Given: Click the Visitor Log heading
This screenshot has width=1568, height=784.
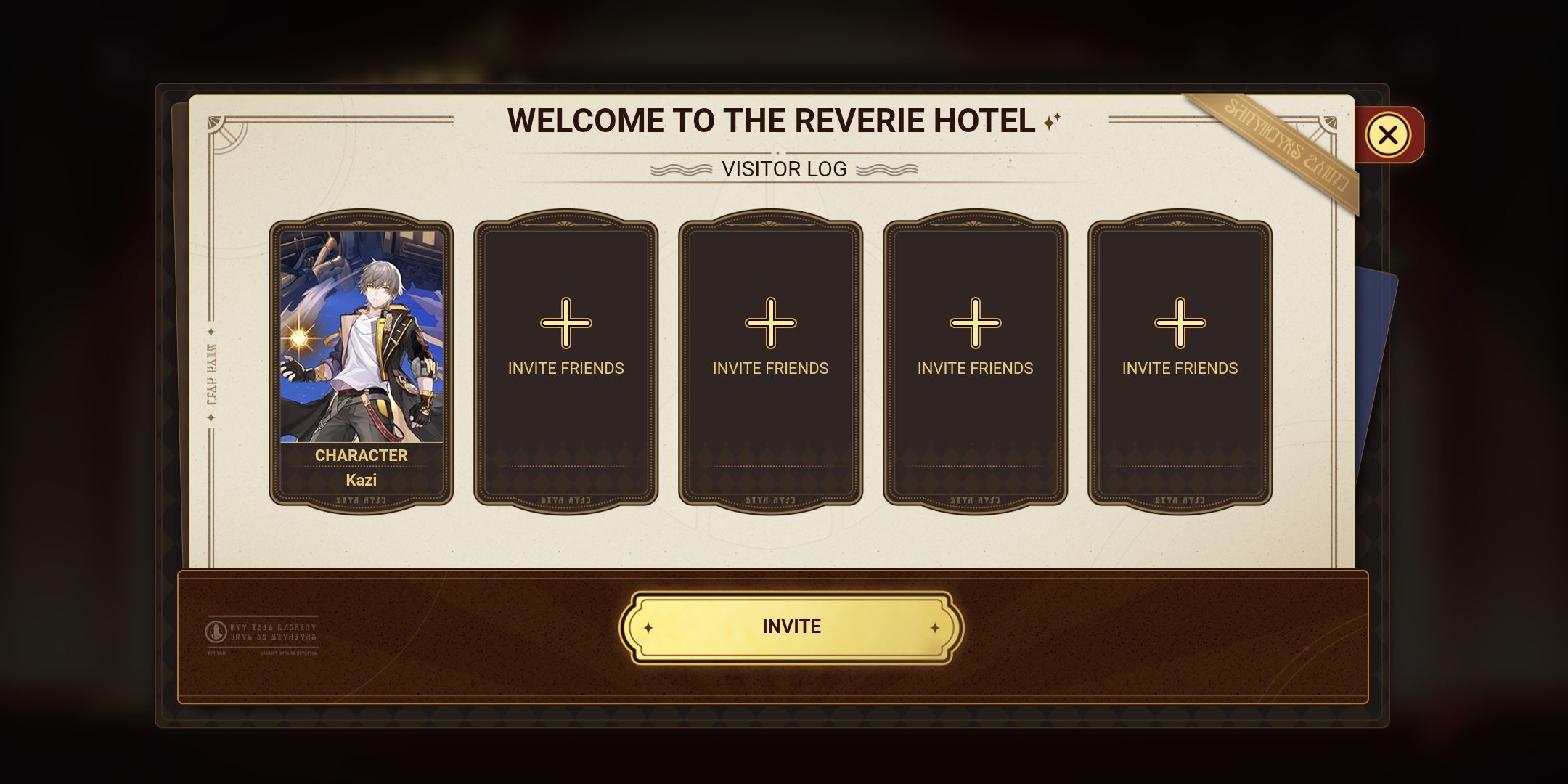Looking at the screenshot, I should 784,169.
